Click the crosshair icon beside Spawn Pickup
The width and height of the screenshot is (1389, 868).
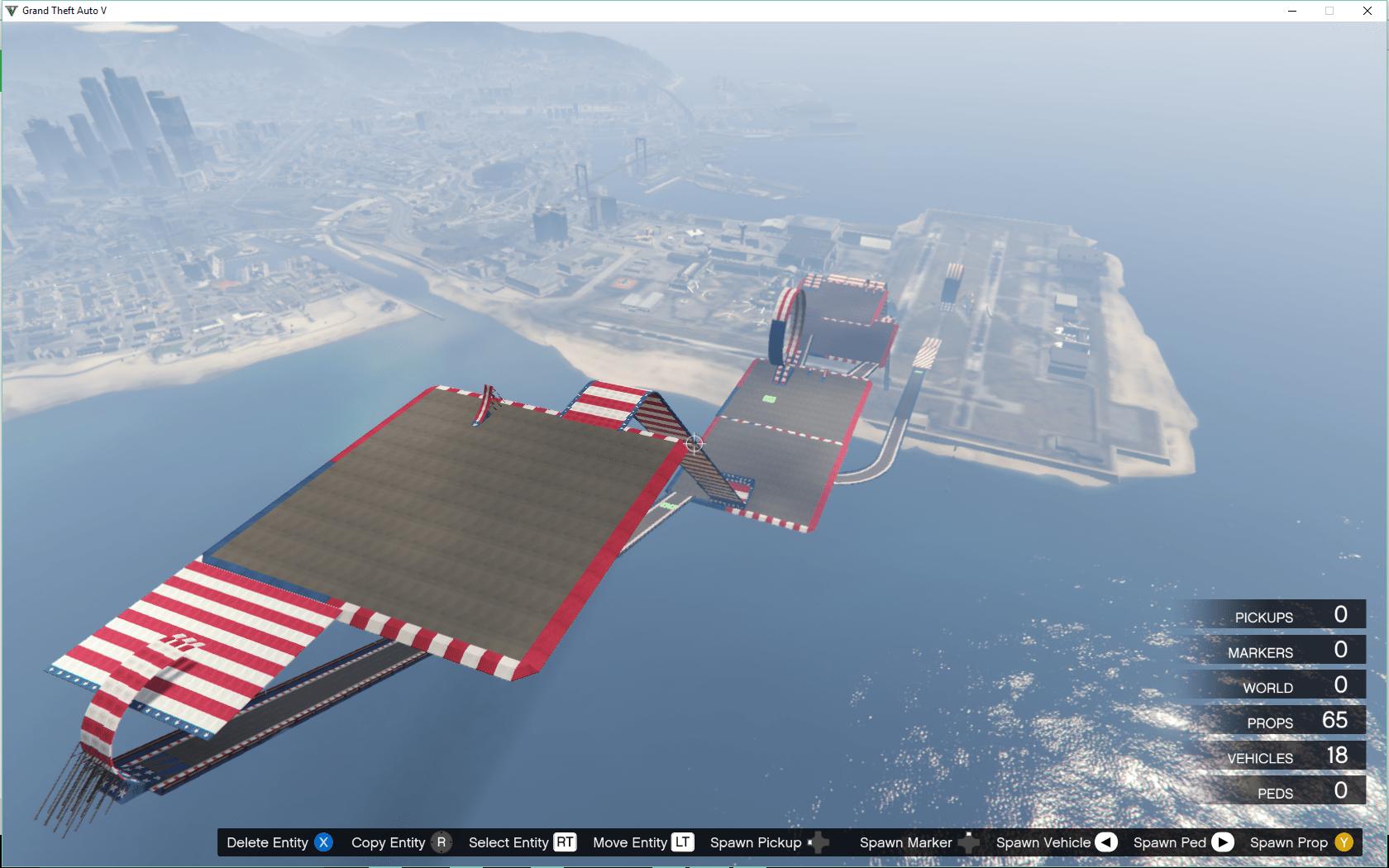(819, 842)
